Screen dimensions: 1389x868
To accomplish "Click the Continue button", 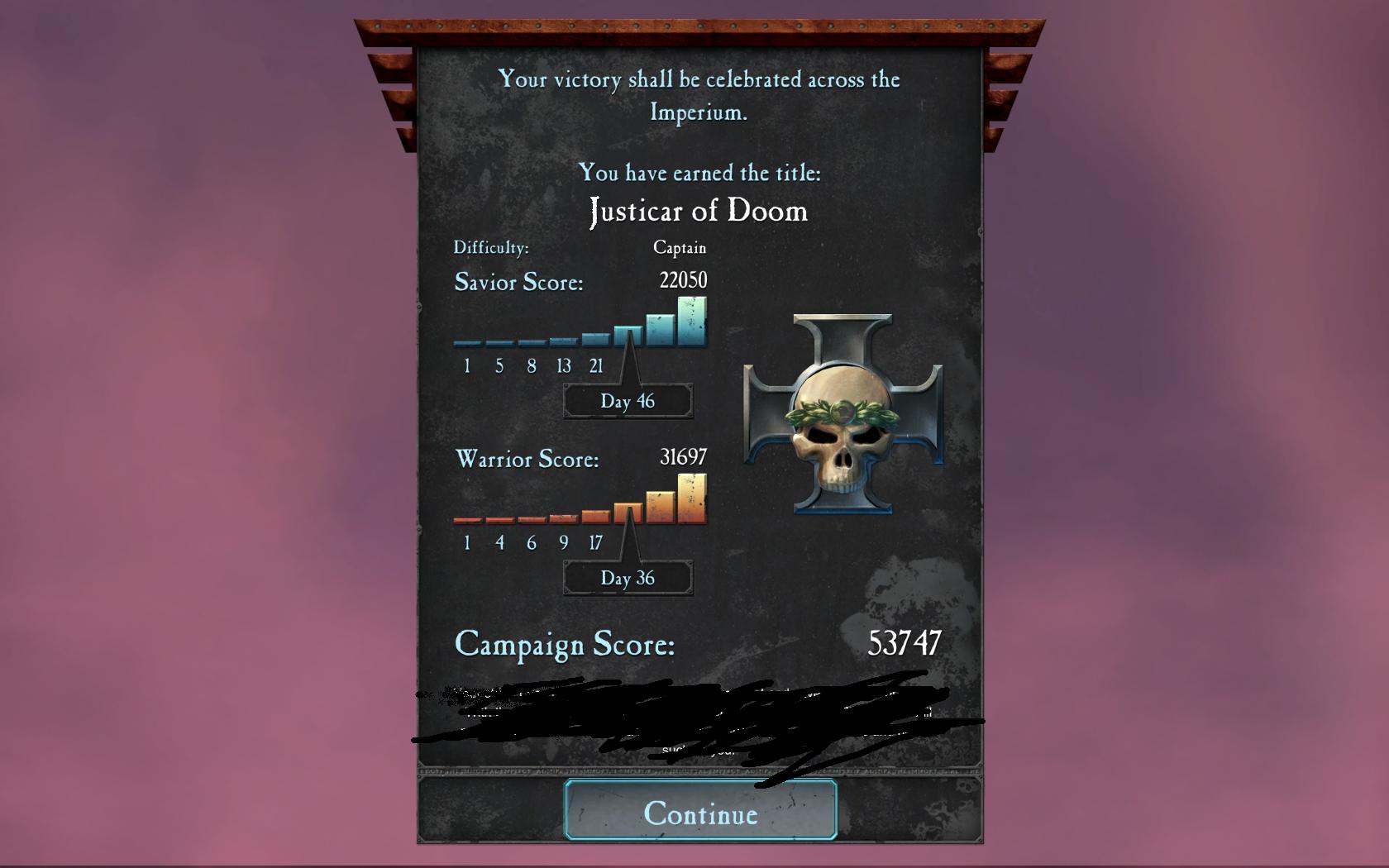I will click(700, 812).
